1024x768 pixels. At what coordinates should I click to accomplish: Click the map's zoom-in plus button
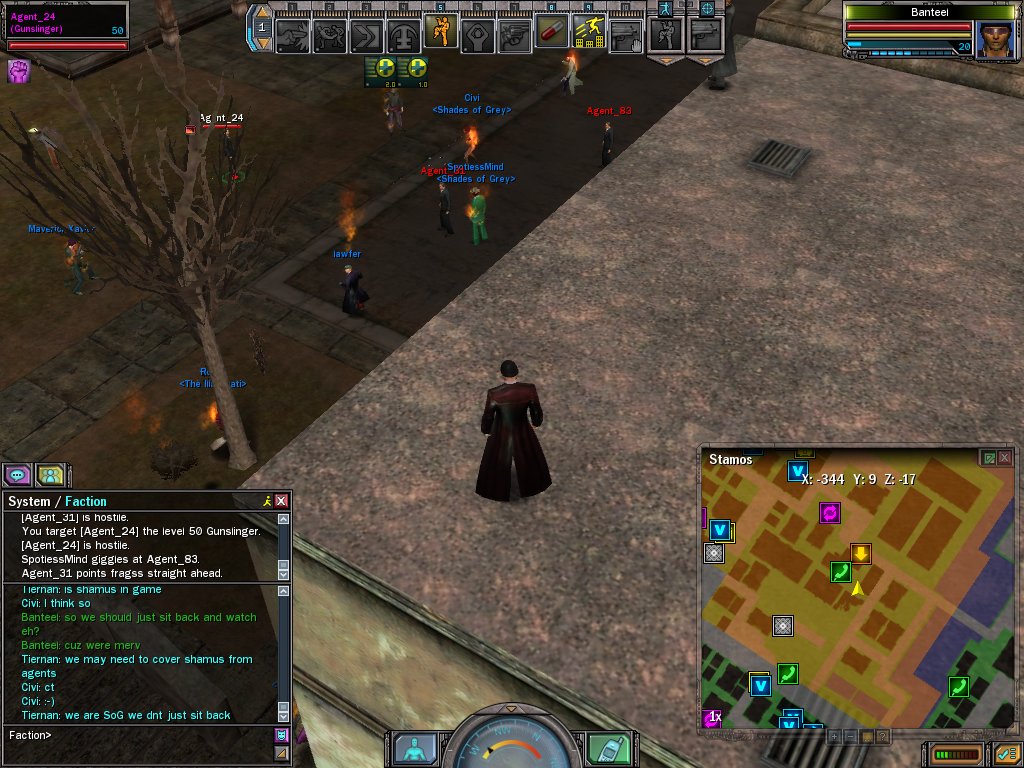(x=834, y=737)
